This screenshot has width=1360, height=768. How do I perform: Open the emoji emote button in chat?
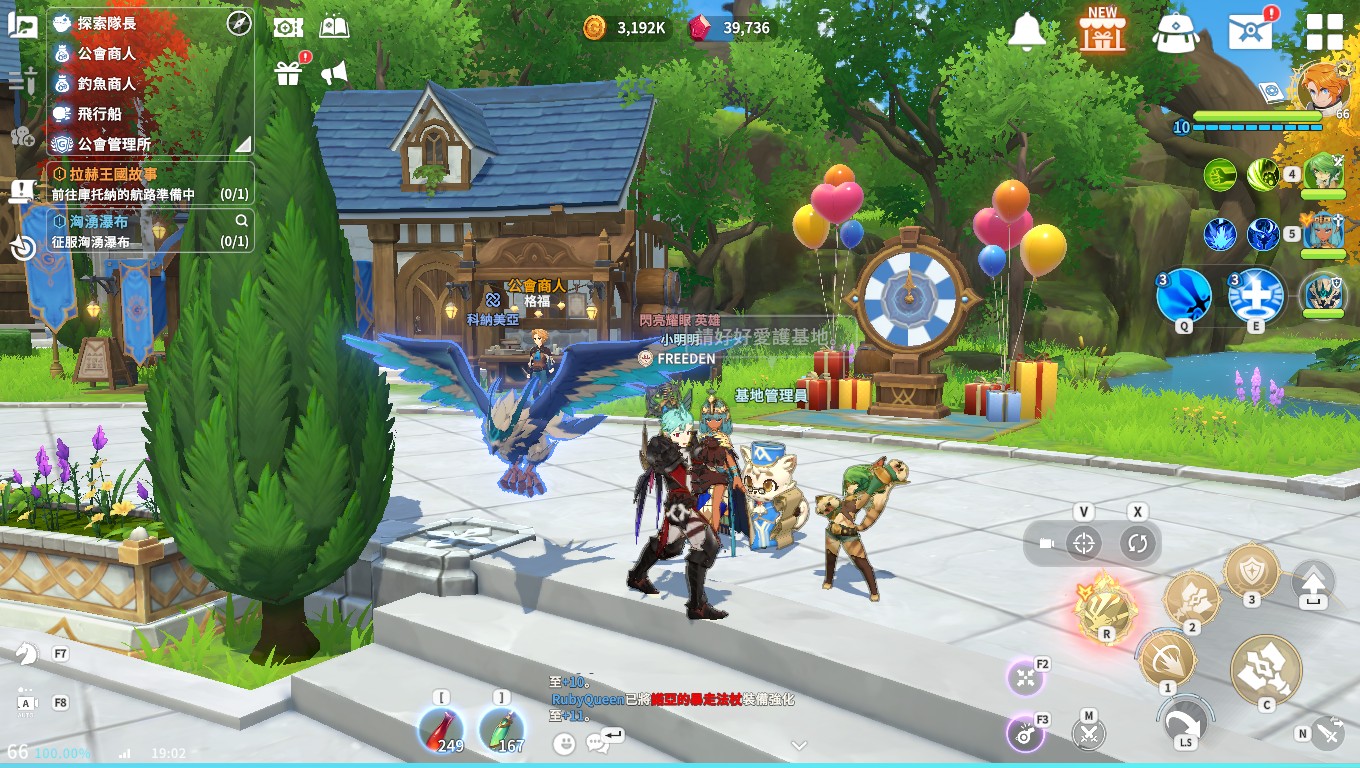click(x=565, y=743)
